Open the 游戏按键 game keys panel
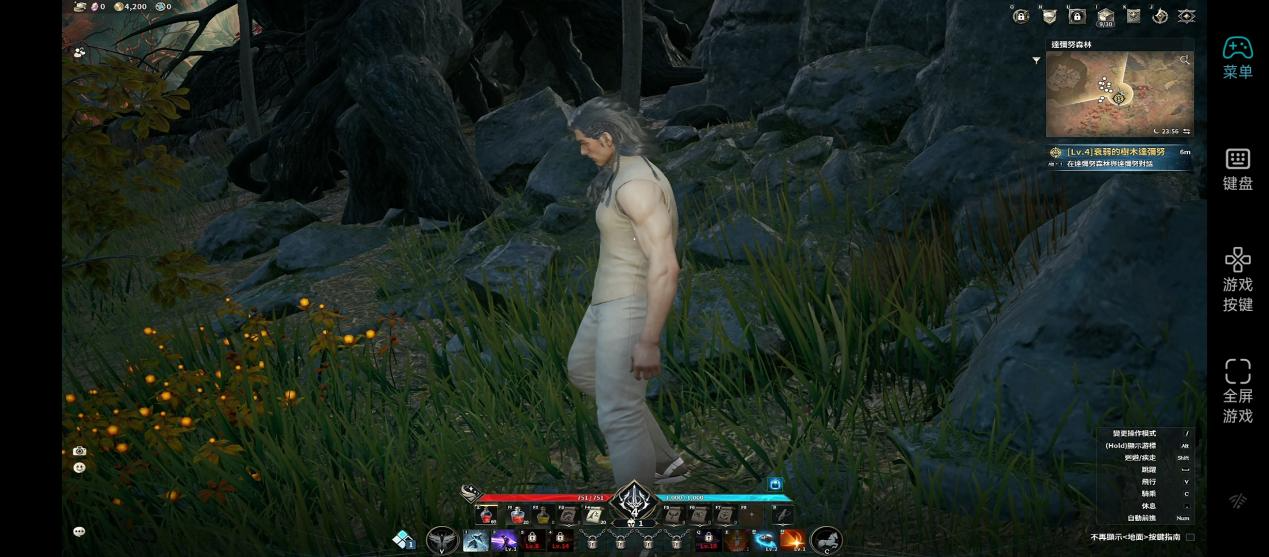 tap(1237, 280)
